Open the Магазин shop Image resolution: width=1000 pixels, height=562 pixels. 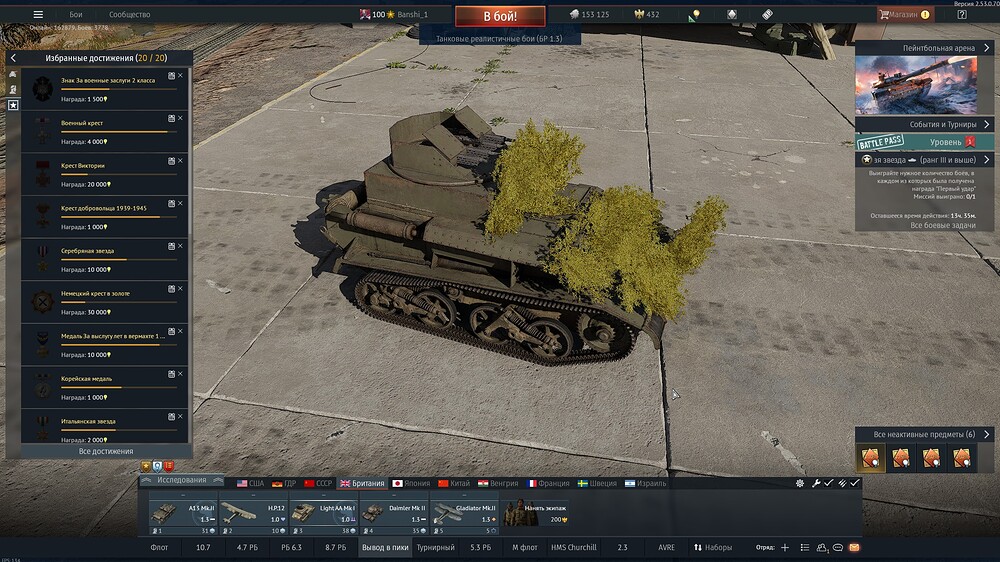click(904, 15)
